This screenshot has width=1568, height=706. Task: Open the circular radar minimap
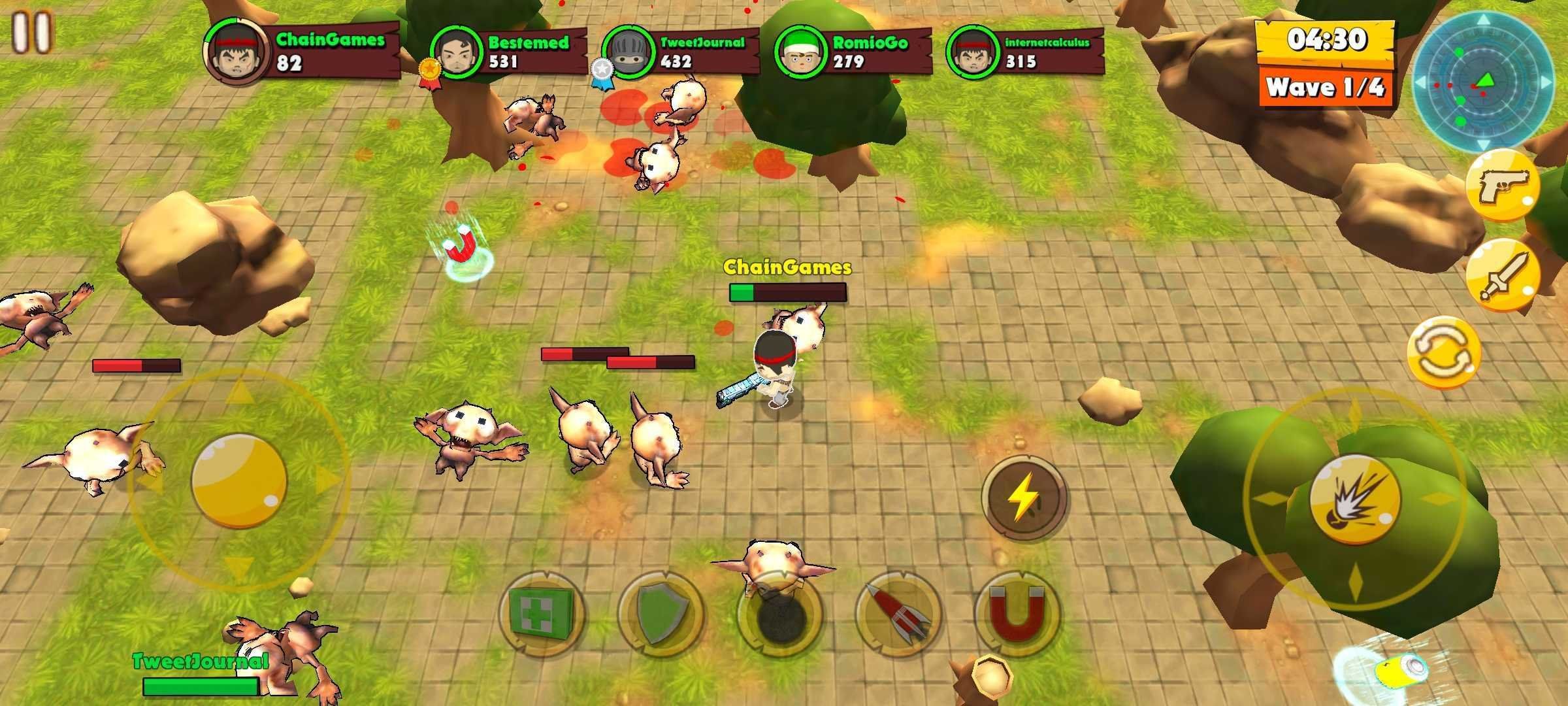click(1484, 82)
